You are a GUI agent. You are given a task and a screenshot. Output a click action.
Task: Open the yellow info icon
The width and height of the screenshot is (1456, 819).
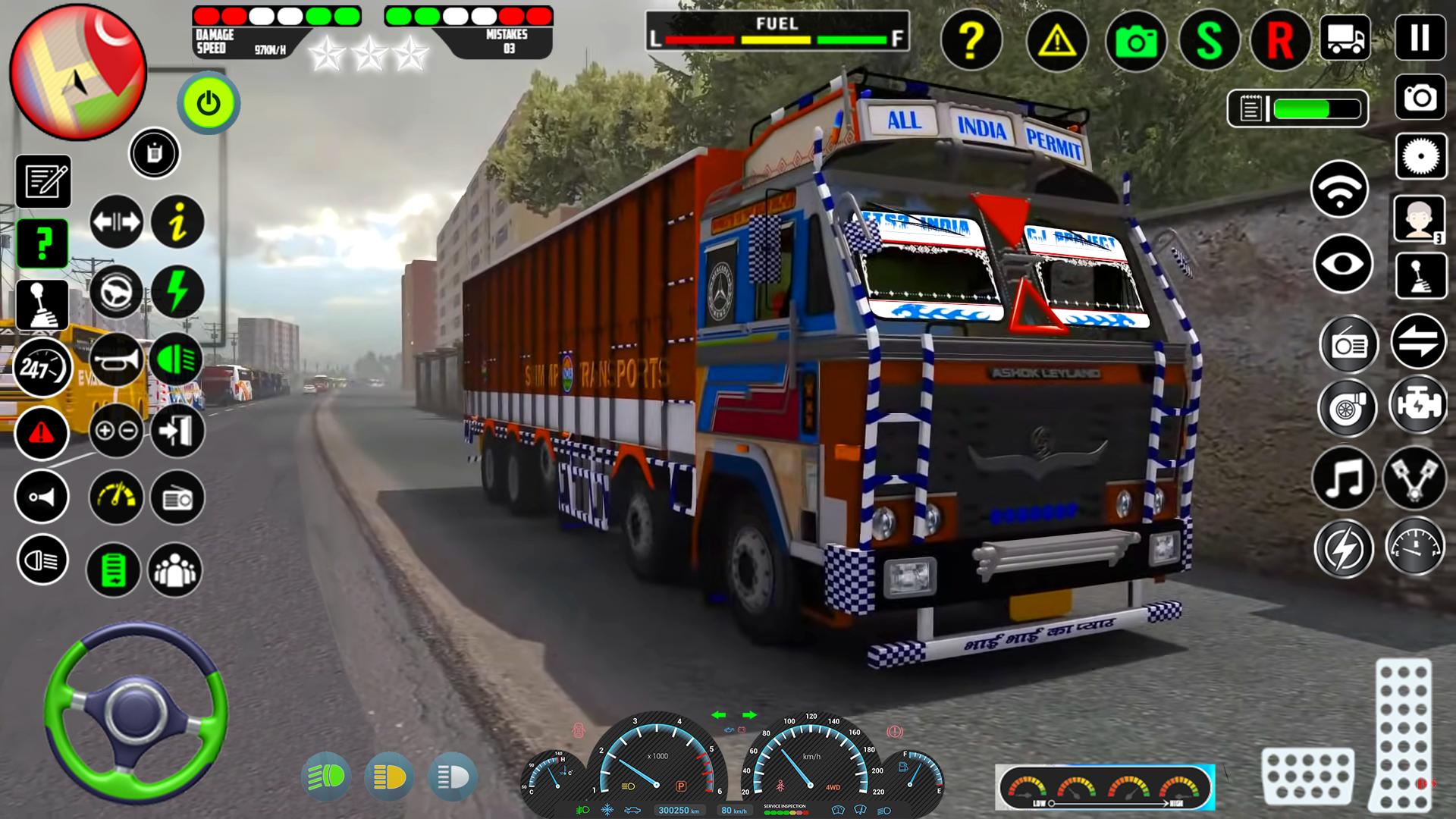click(177, 222)
